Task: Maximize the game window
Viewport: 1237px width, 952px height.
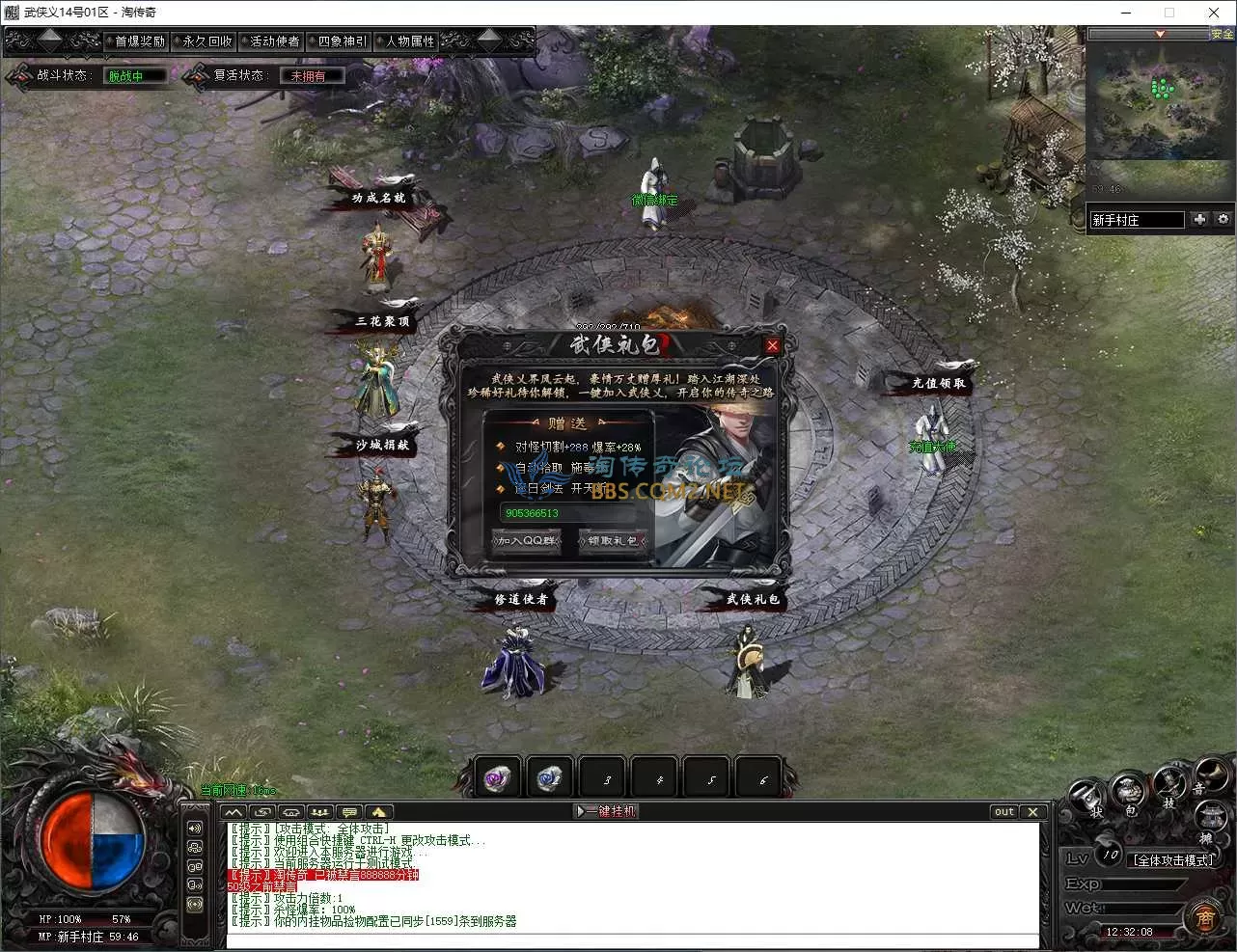Action: point(1169,13)
